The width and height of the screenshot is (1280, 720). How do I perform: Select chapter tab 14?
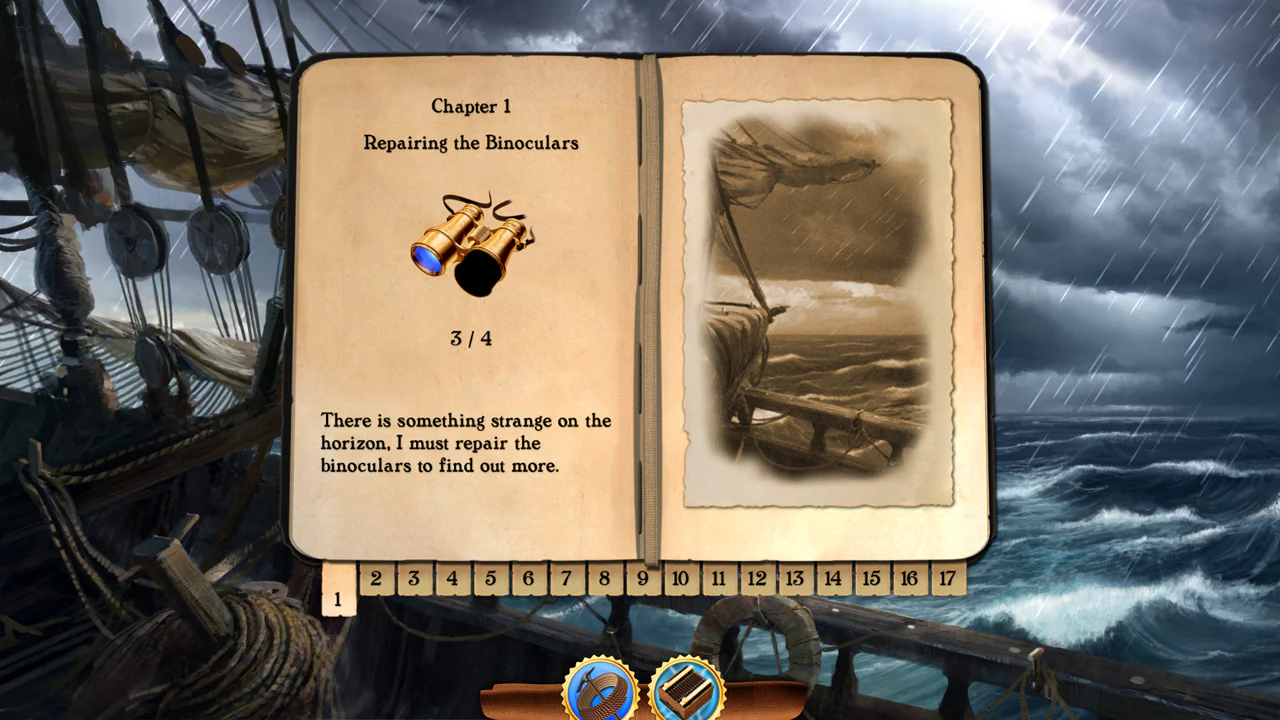click(832, 579)
